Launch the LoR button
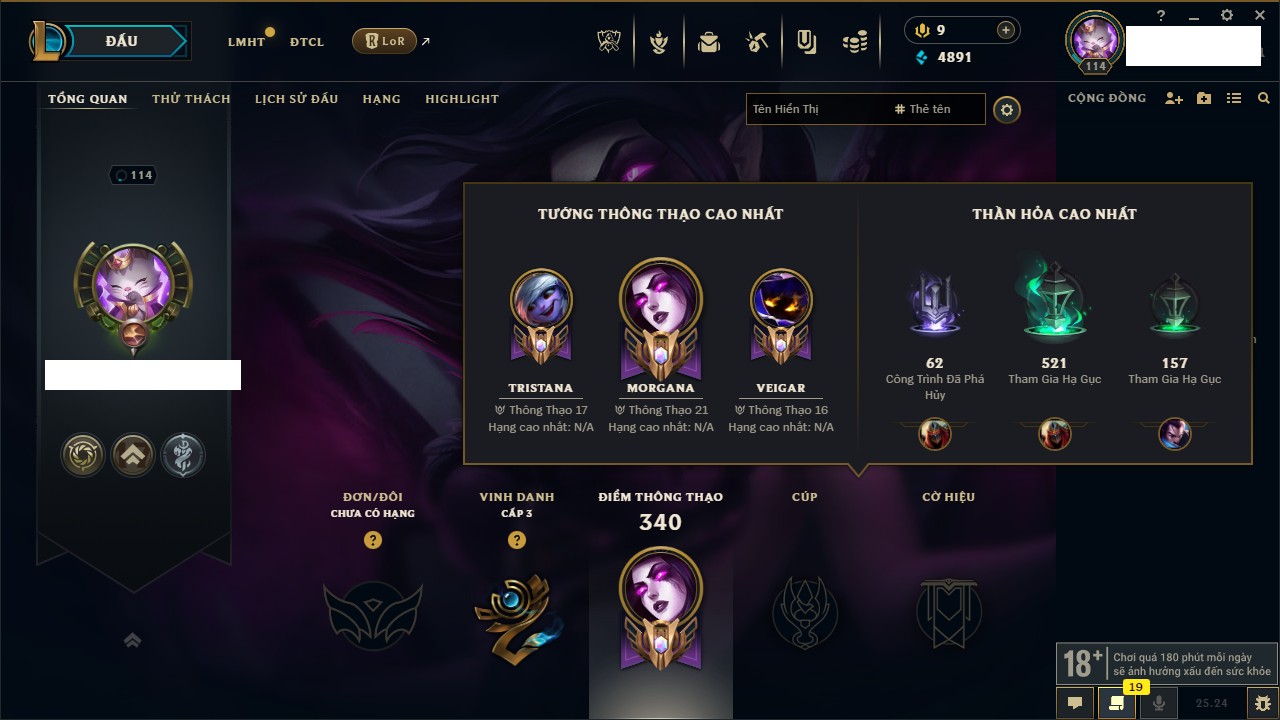The width and height of the screenshot is (1280, 720). (x=384, y=42)
